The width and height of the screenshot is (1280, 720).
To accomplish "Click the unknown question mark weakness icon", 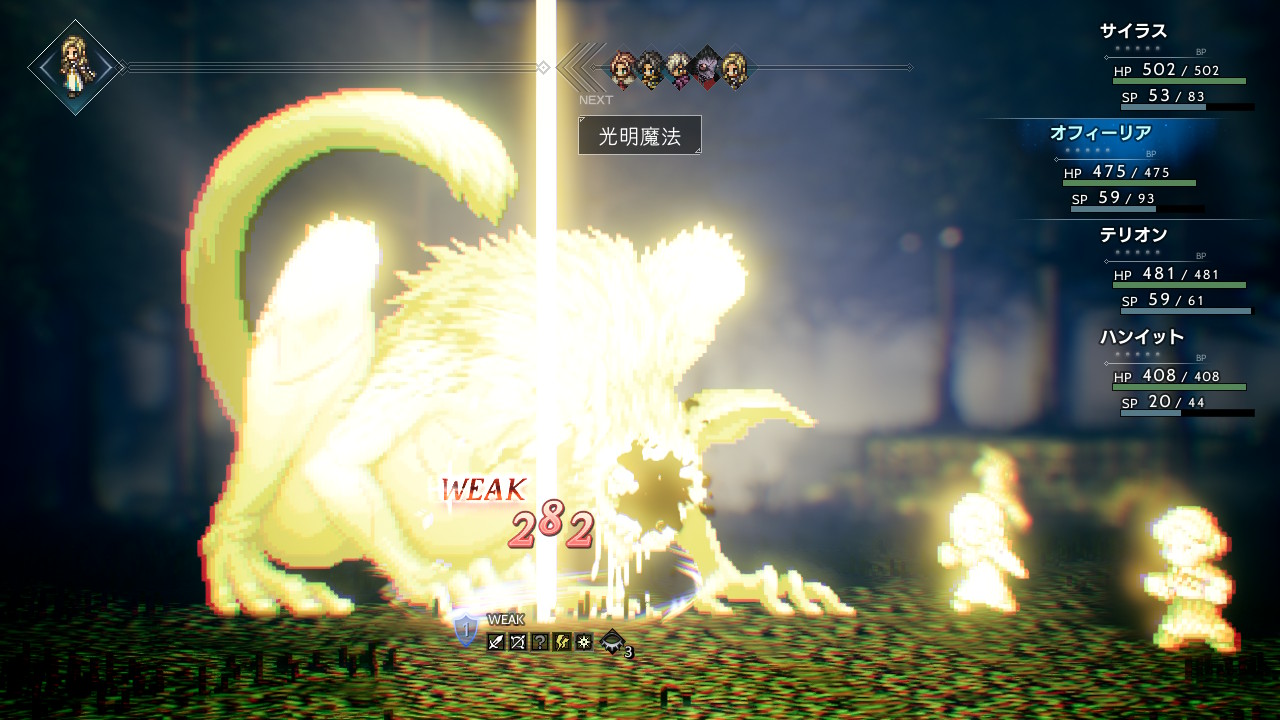I will [540, 642].
